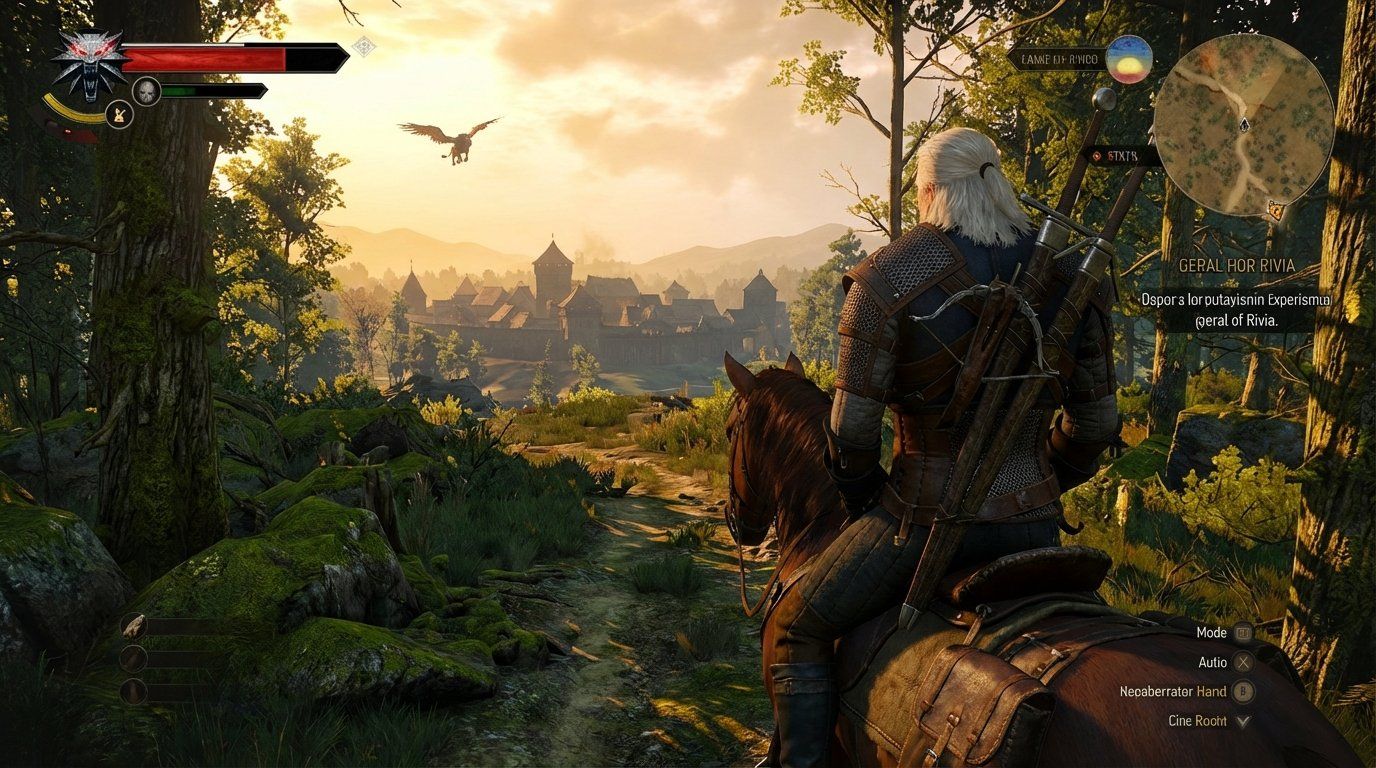Select the quest diamond marker on the minimap edge
Screen dimensions: 1376x768
tap(1273, 212)
